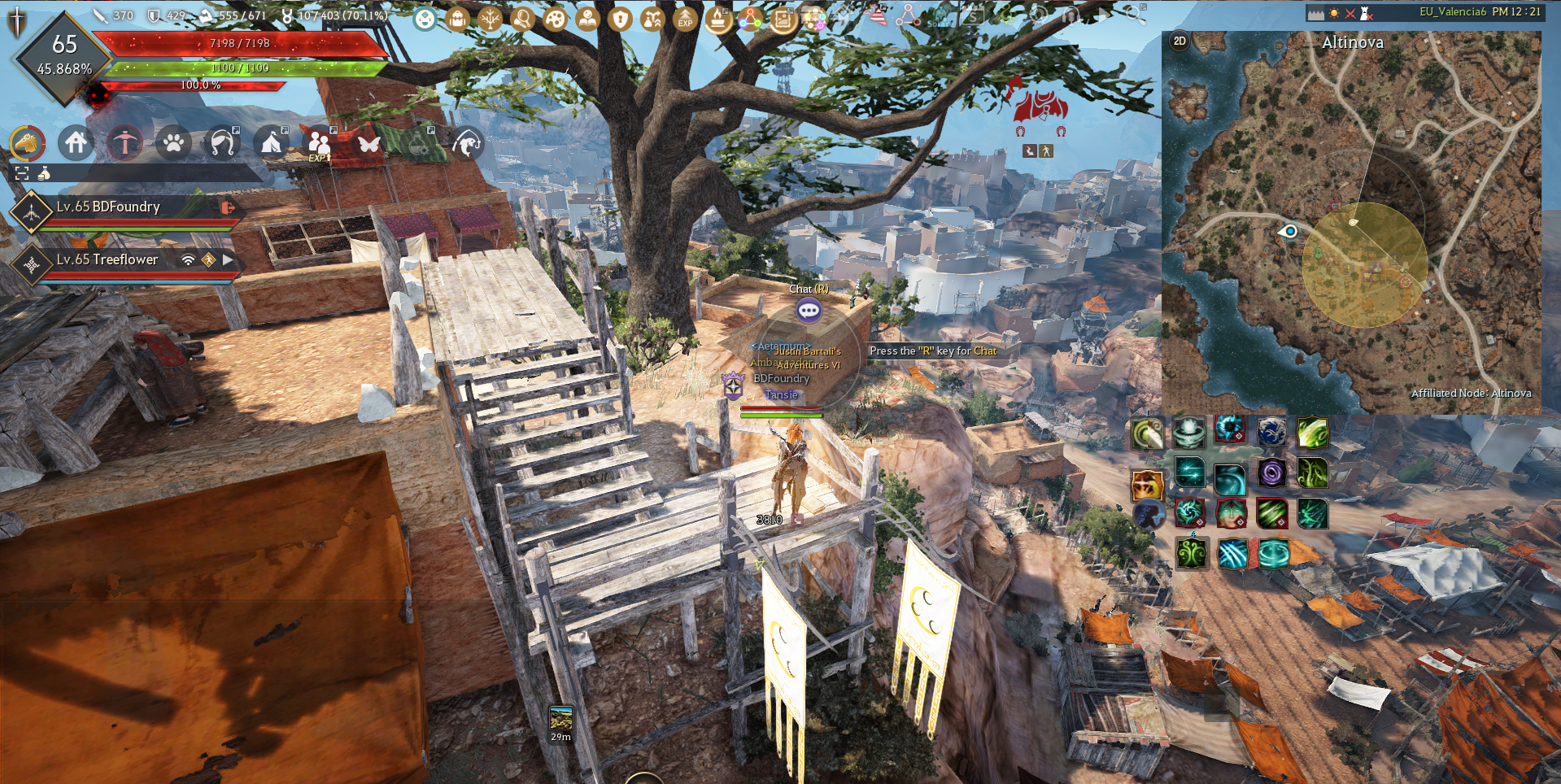Click the Chat speech bubble button
The height and width of the screenshot is (784, 1561).
809,310
